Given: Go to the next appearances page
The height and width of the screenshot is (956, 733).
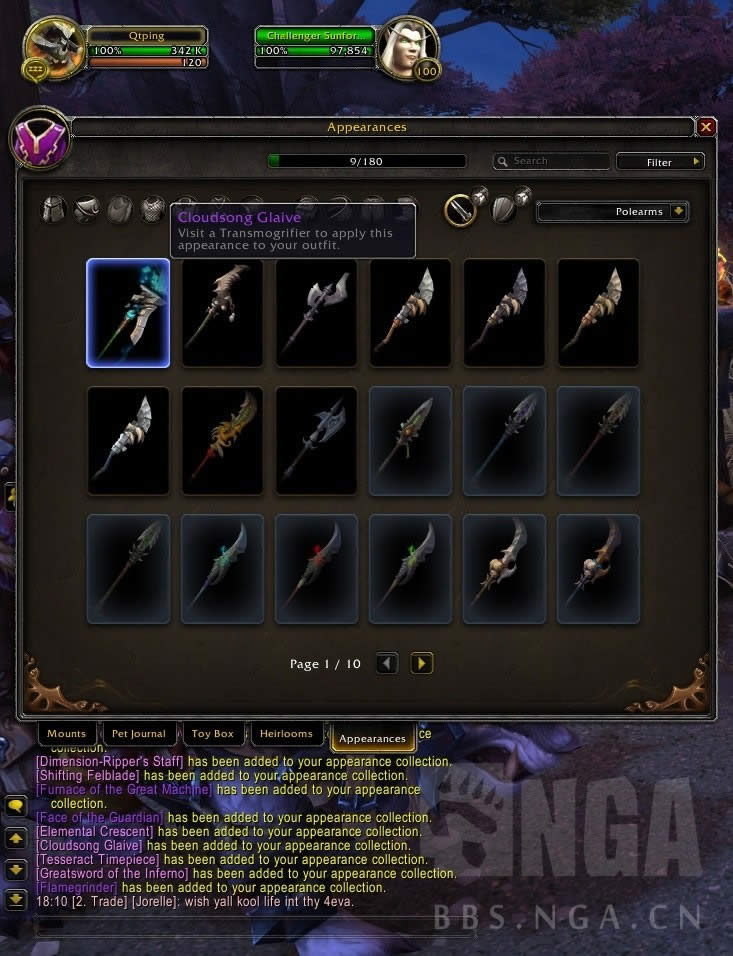Looking at the screenshot, I should coord(421,663).
